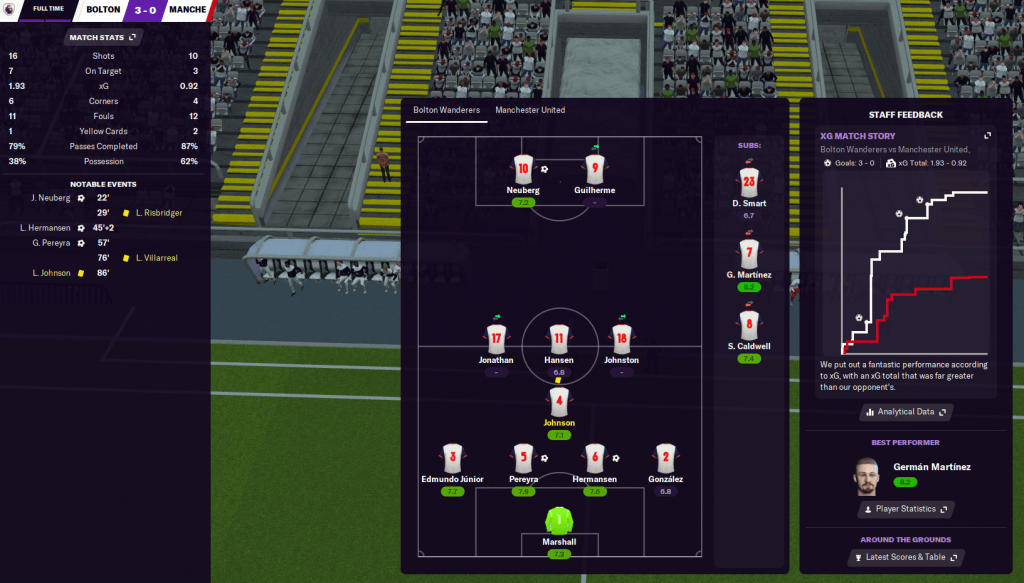This screenshot has height=583, width=1024.
Task: Expand the xG Match Story panel
Action: [x=987, y=136]
